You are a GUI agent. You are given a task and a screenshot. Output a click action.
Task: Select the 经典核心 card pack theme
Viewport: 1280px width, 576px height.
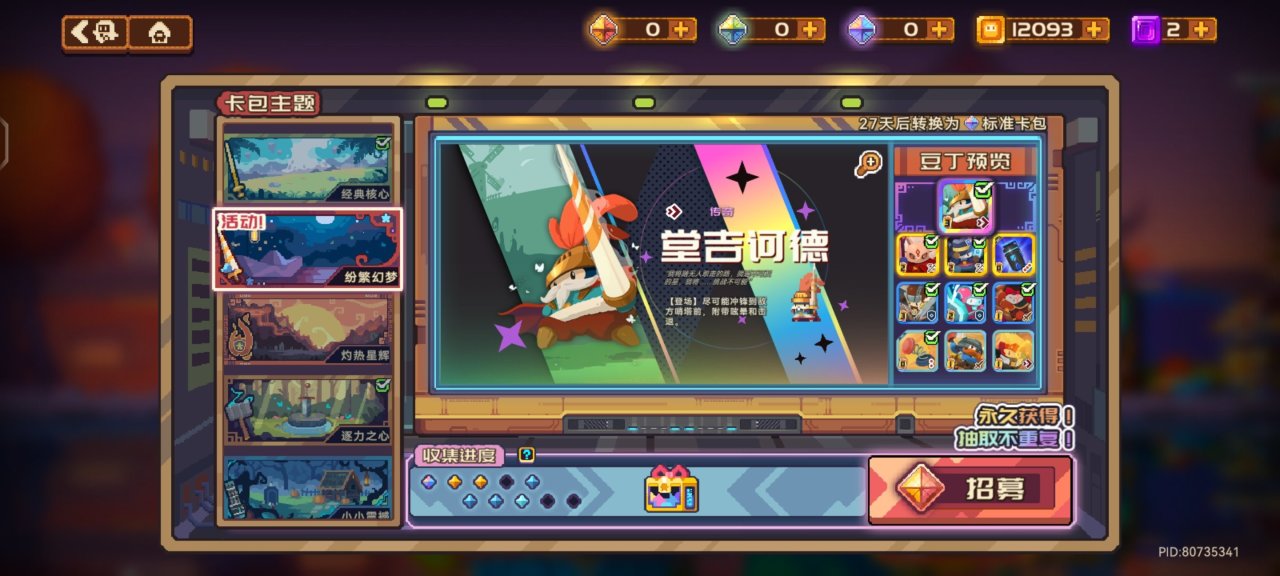click(x=308, y=169)
